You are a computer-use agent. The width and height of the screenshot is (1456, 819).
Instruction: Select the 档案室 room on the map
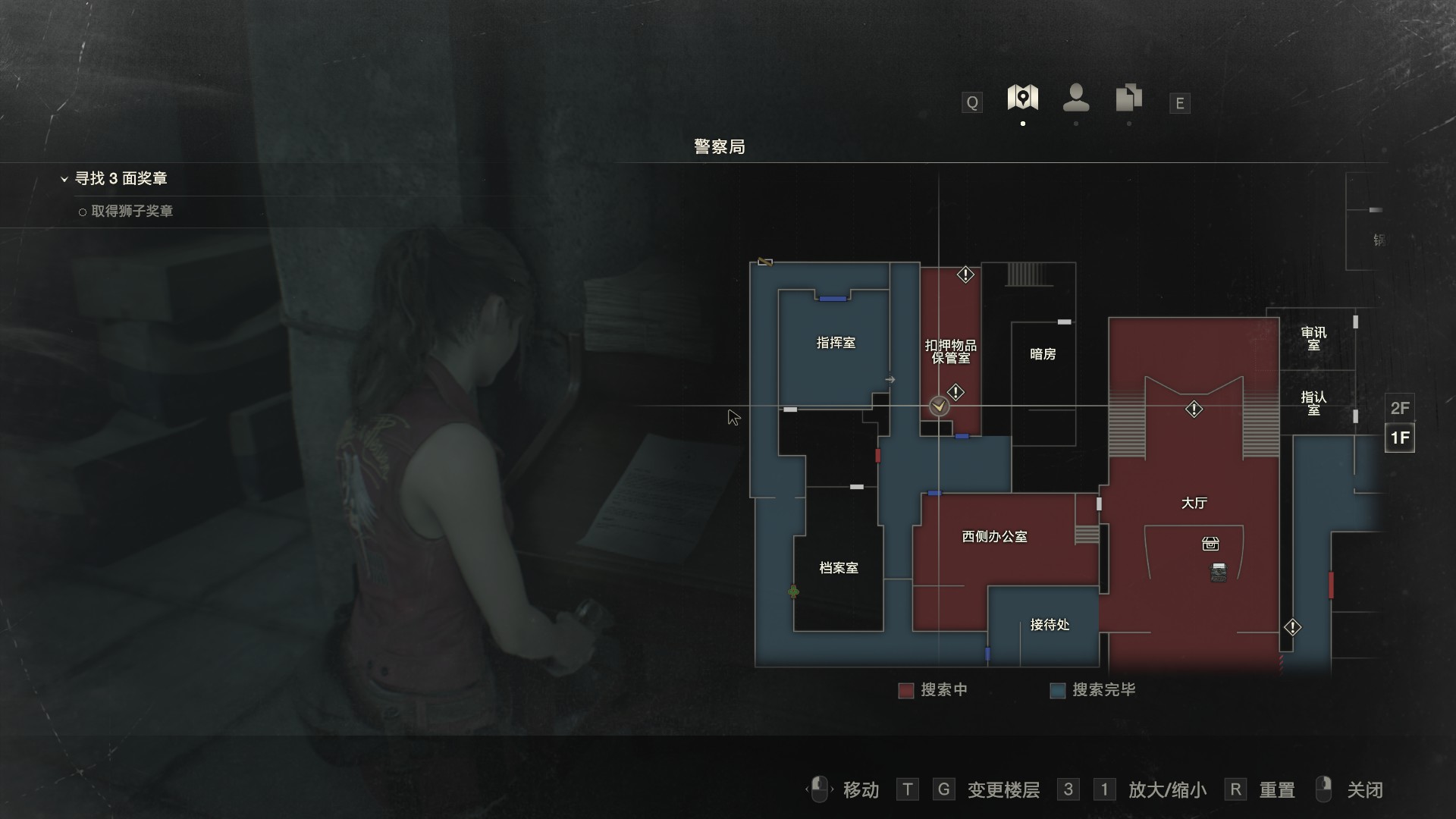[x=839, y=568]
